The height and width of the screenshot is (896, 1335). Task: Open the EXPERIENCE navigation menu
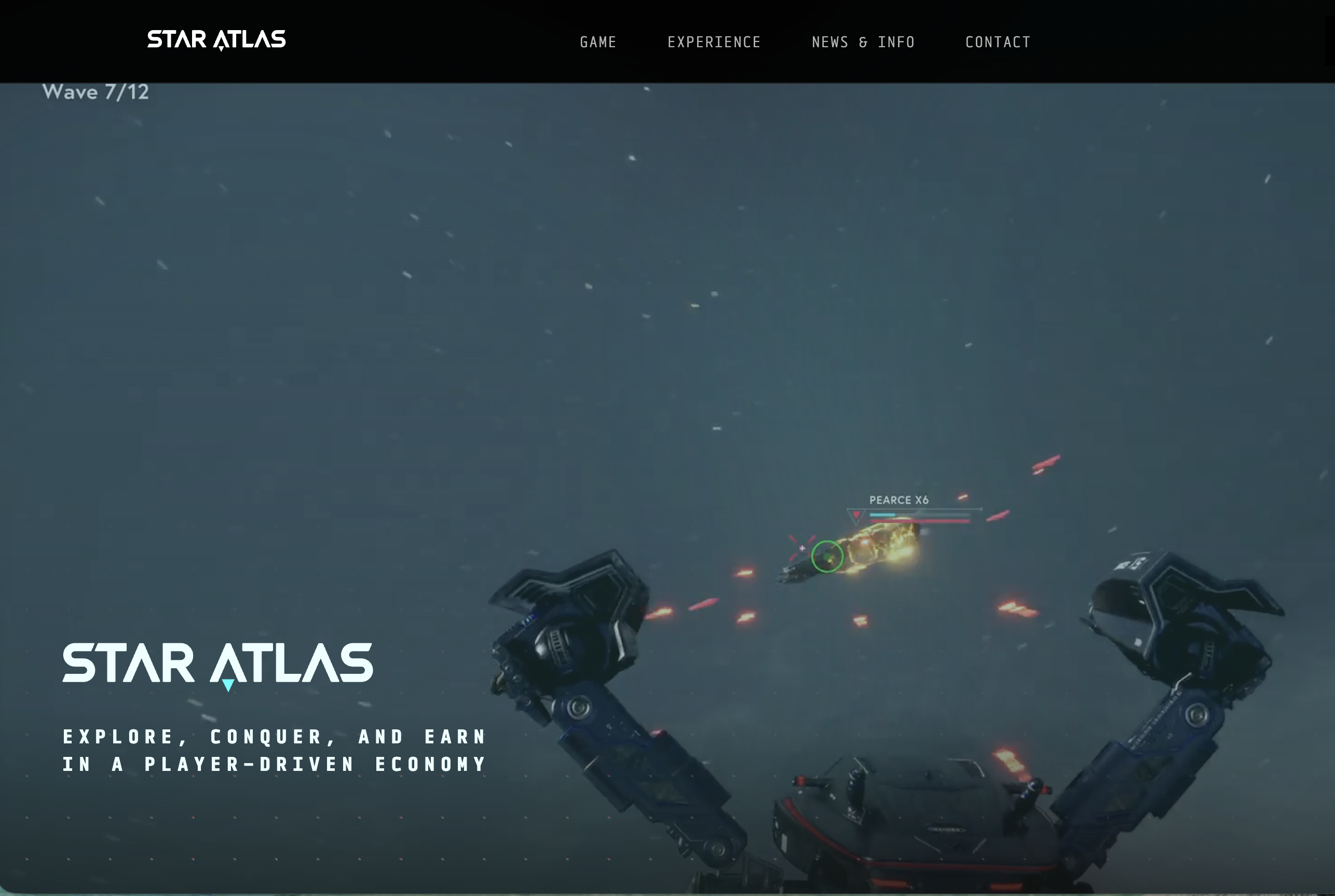714,42
